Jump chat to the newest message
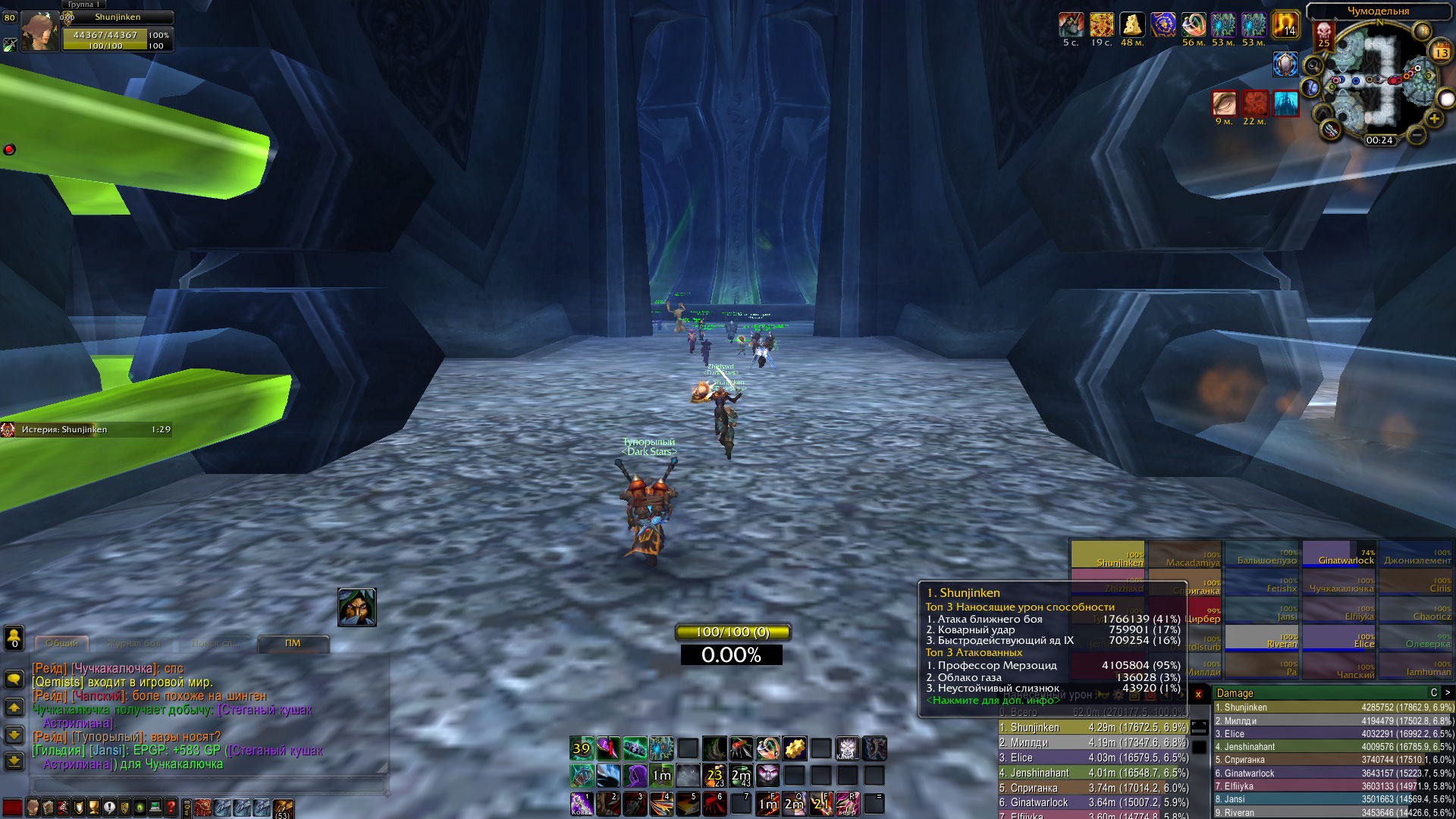 [14, 761]
